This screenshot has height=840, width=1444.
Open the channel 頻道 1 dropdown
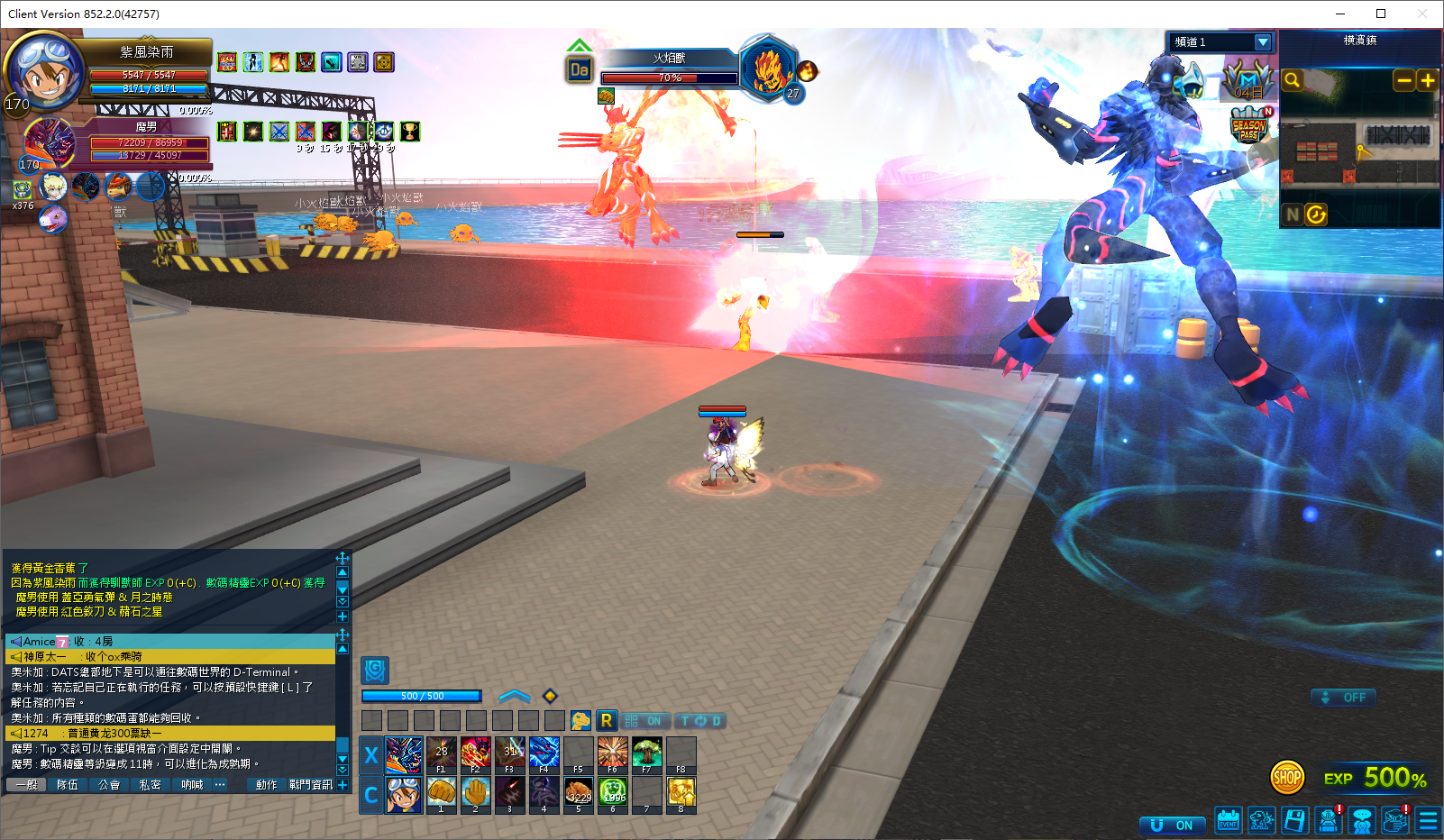coord(1263,42)
